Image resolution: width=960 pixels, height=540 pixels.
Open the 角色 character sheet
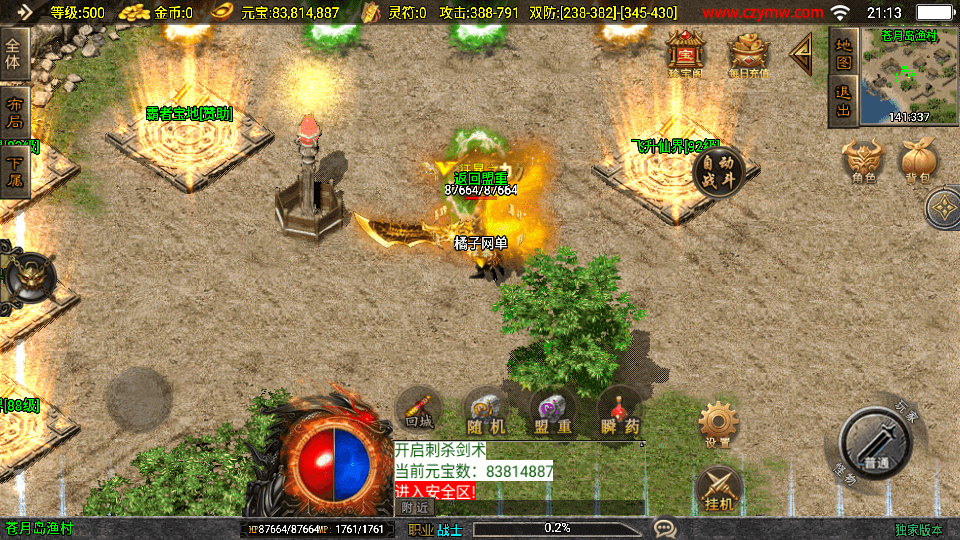click(x=864, y=160)
